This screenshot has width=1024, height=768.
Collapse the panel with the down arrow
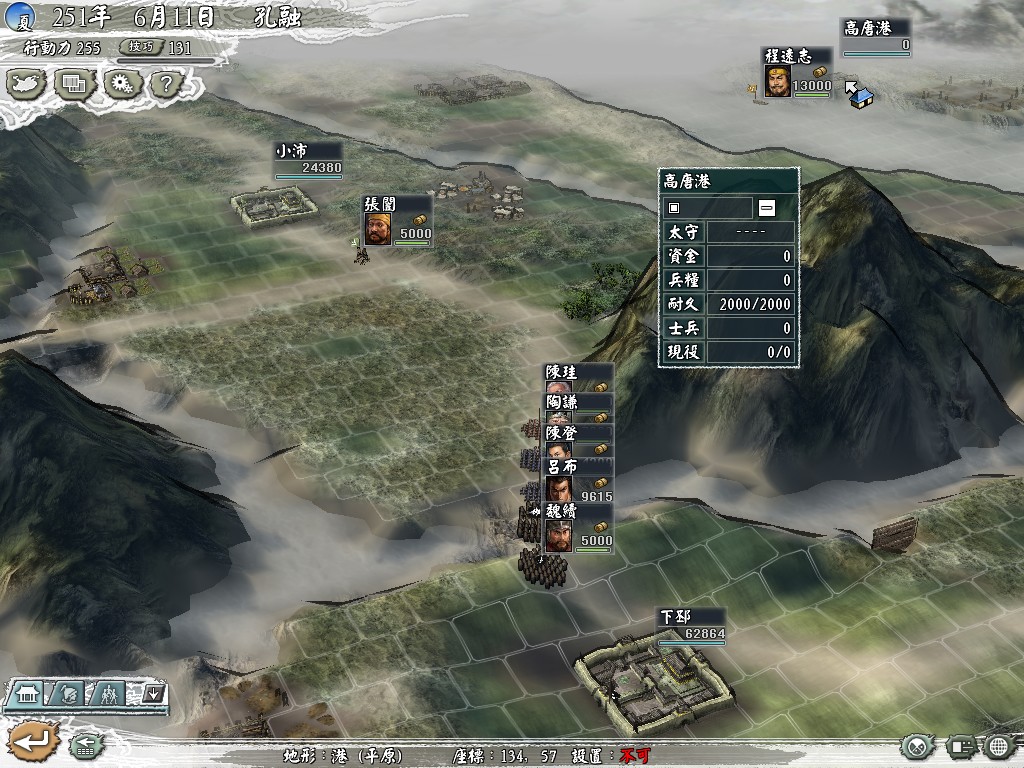pyautogui.click(x=152, y=692)
